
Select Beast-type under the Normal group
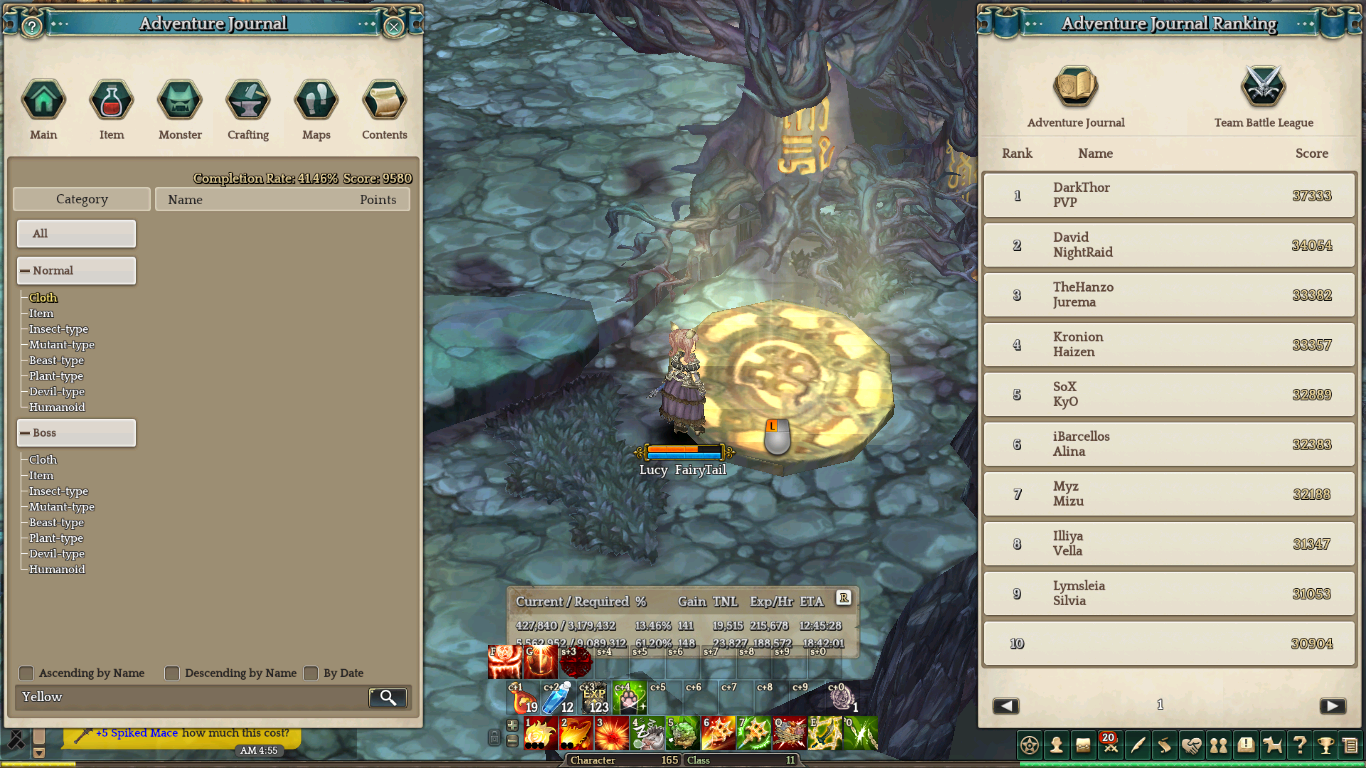click(57, 361)
